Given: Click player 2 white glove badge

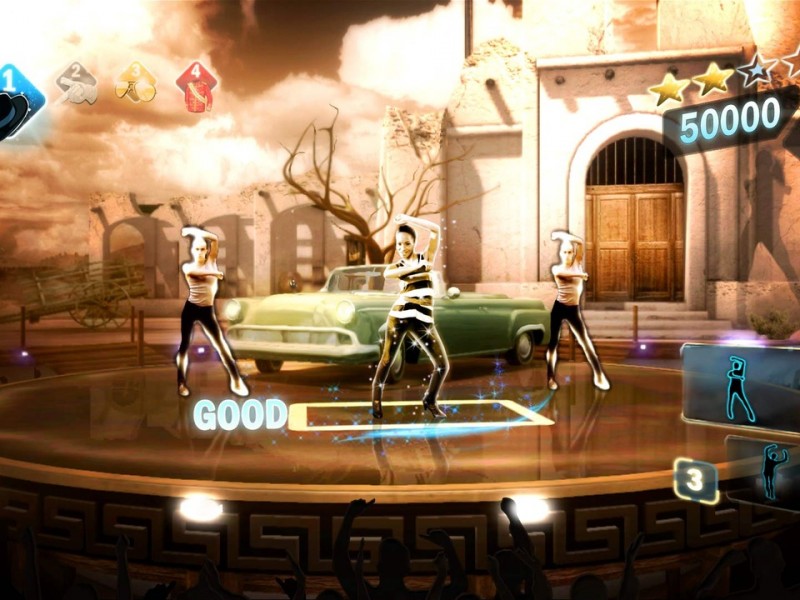Looking at the screenshot, I should point(76,84).
